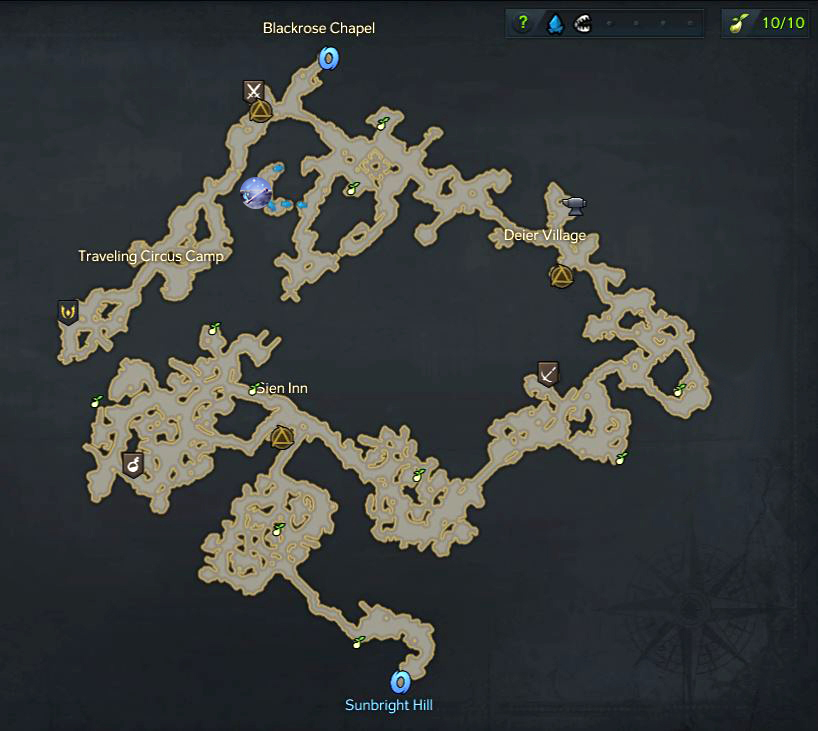
Task: Click the Deier Village triport marker
Action: (561, 275)
